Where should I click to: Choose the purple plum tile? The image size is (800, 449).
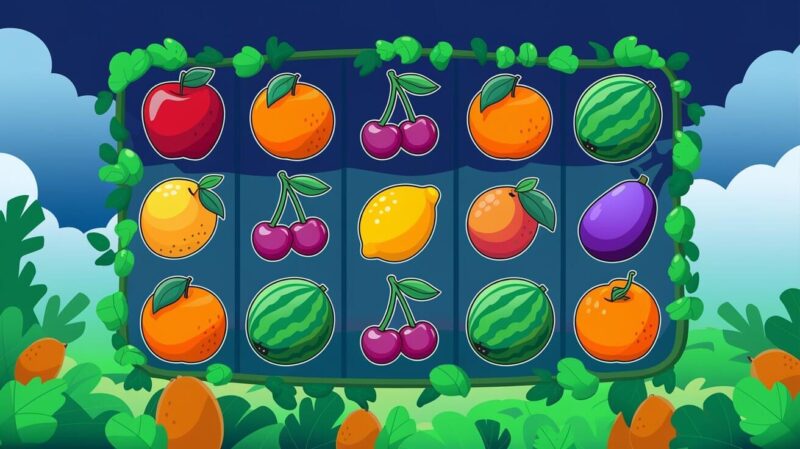[617, 219]
